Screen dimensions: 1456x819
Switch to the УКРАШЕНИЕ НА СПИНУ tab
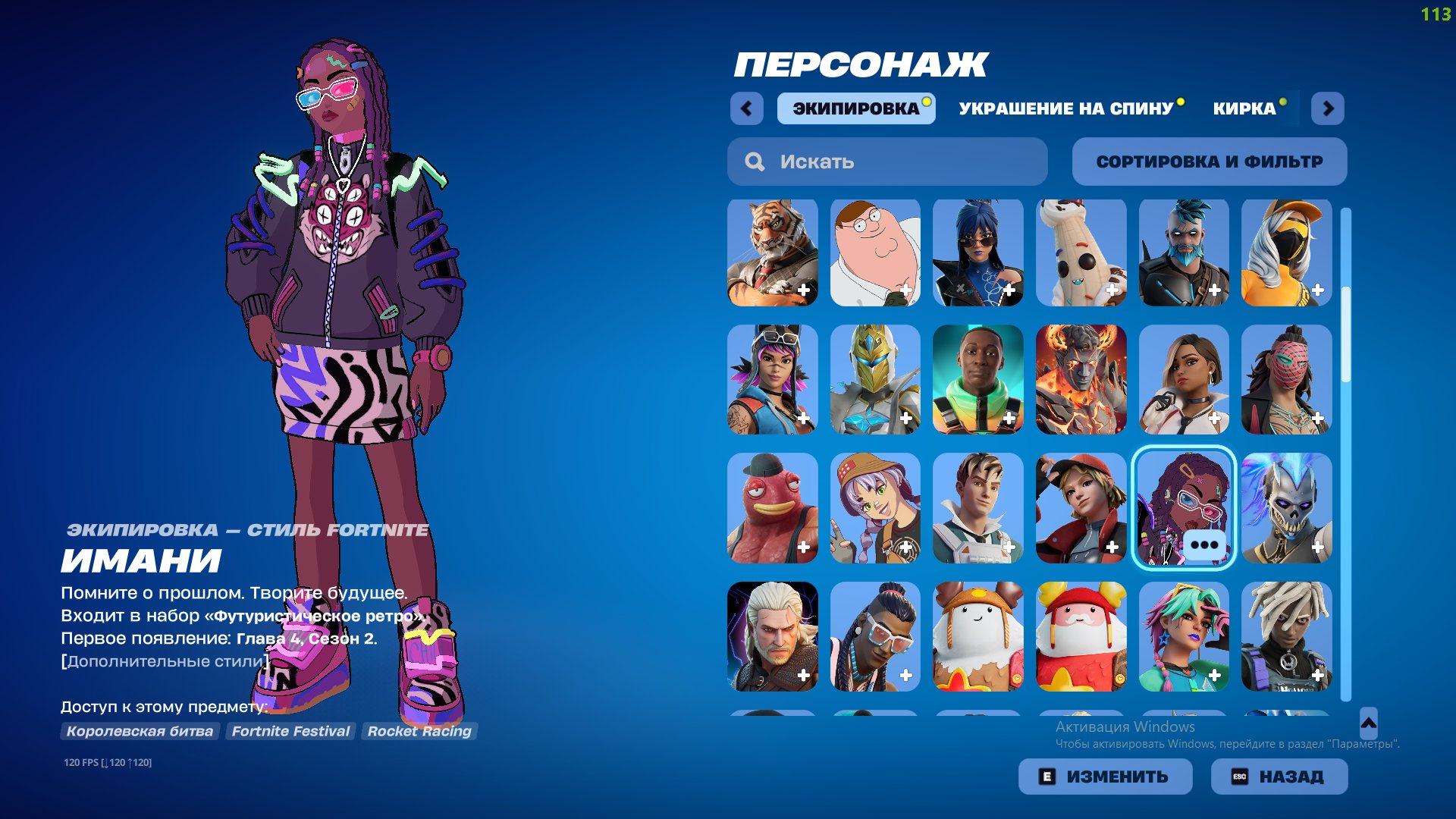1065,108
